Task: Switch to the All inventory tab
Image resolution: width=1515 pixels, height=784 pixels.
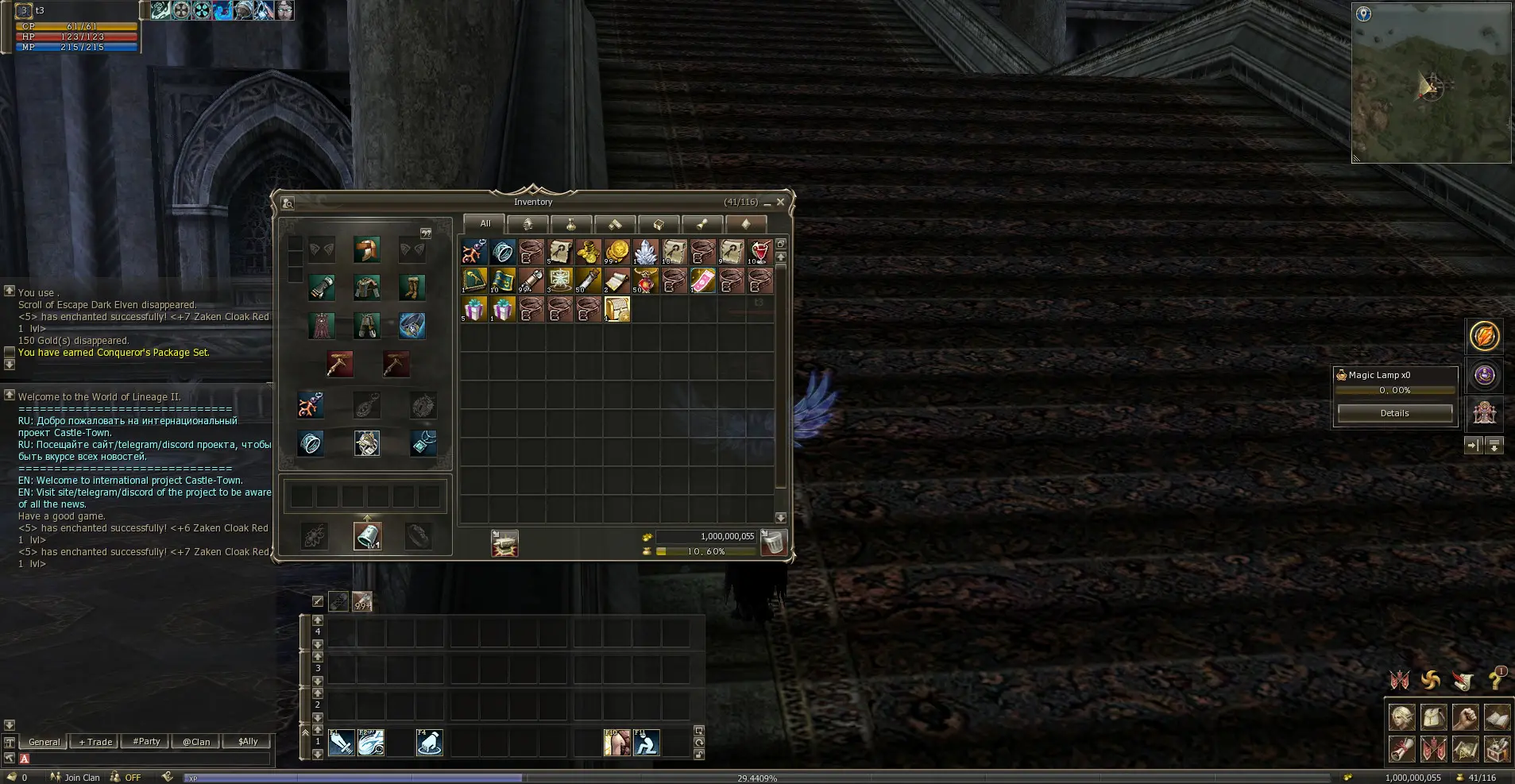Action: pos(485,224)
